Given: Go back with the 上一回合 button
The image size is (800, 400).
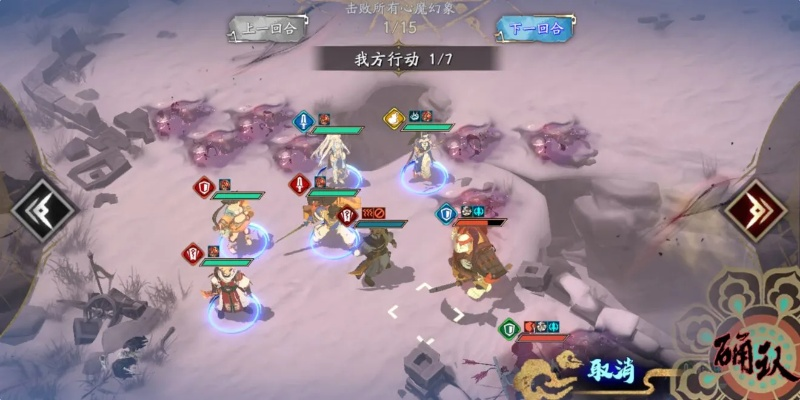Looking at the screenshot, I should 266,28.
